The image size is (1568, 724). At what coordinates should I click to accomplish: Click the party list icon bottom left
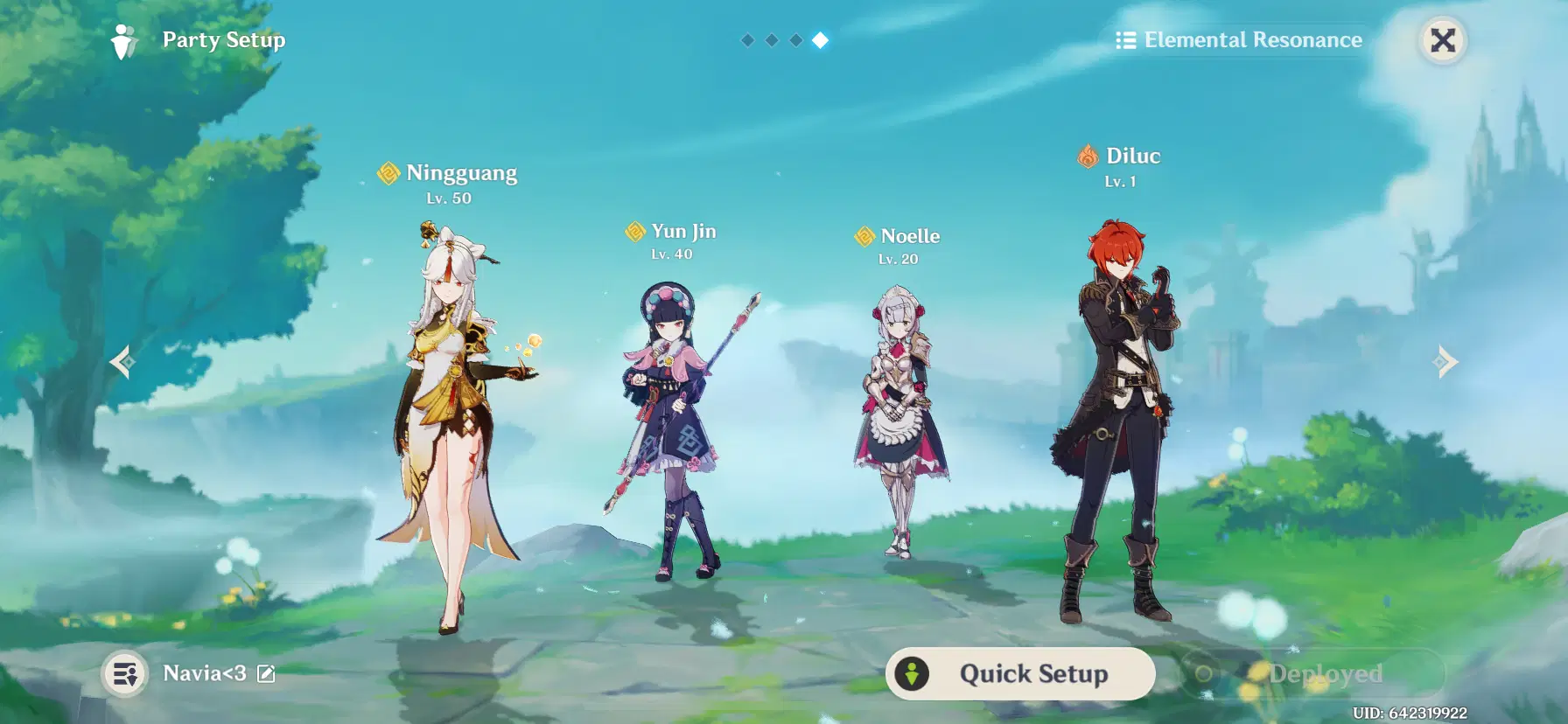point(125,673)
